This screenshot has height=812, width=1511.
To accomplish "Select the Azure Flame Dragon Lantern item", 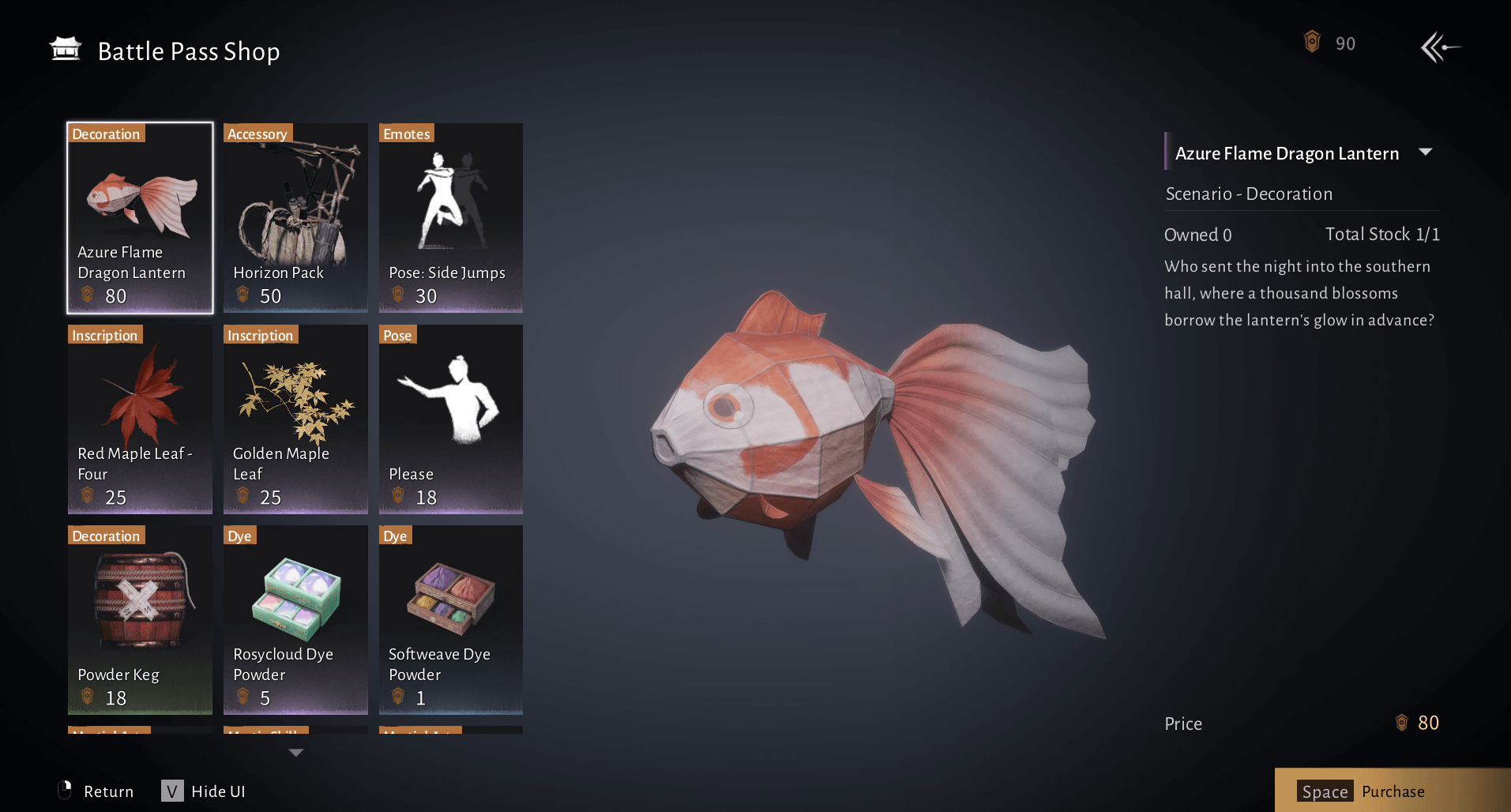I will pos(140,217).
